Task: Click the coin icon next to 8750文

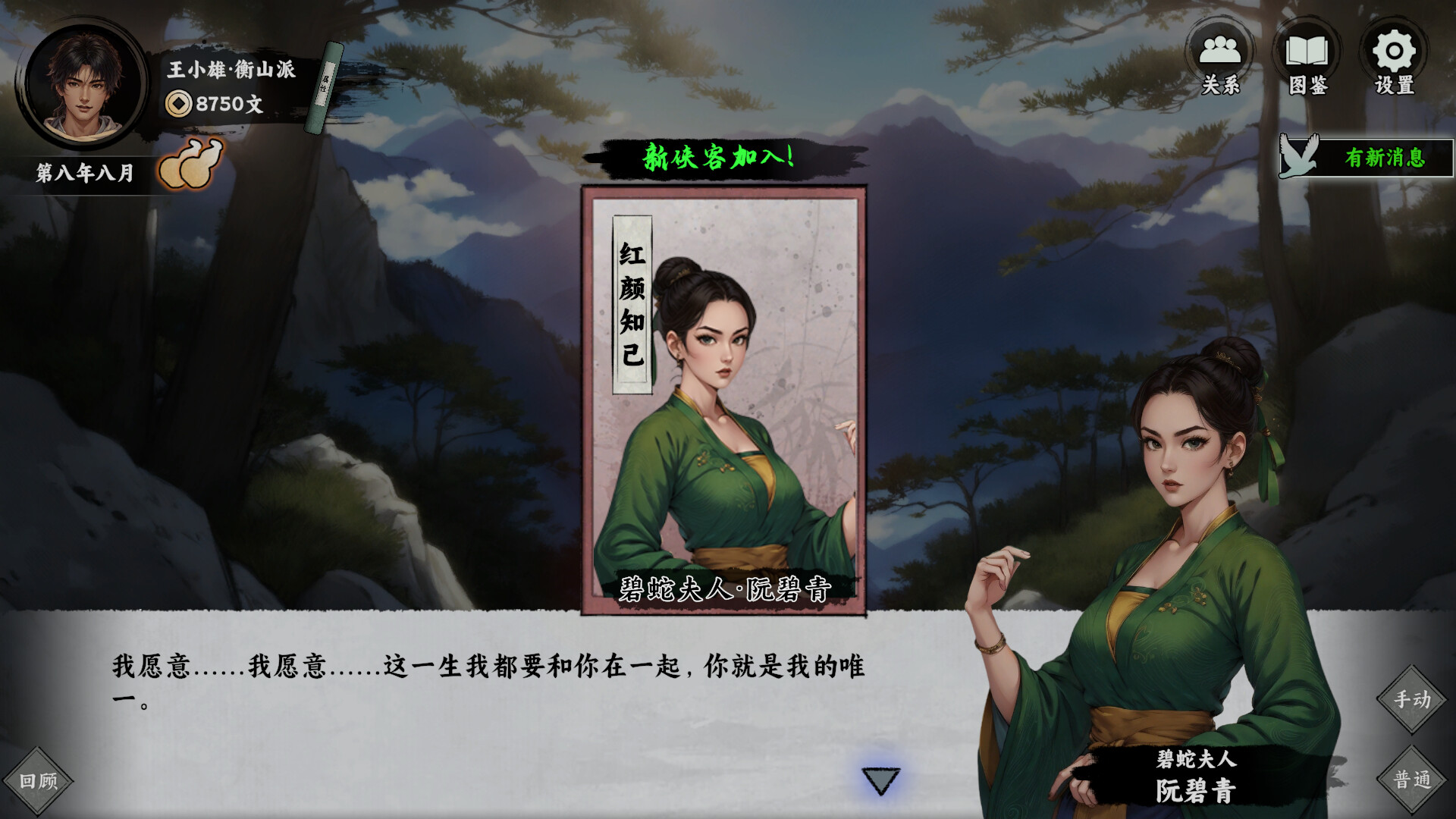Action: click(177, 102)
